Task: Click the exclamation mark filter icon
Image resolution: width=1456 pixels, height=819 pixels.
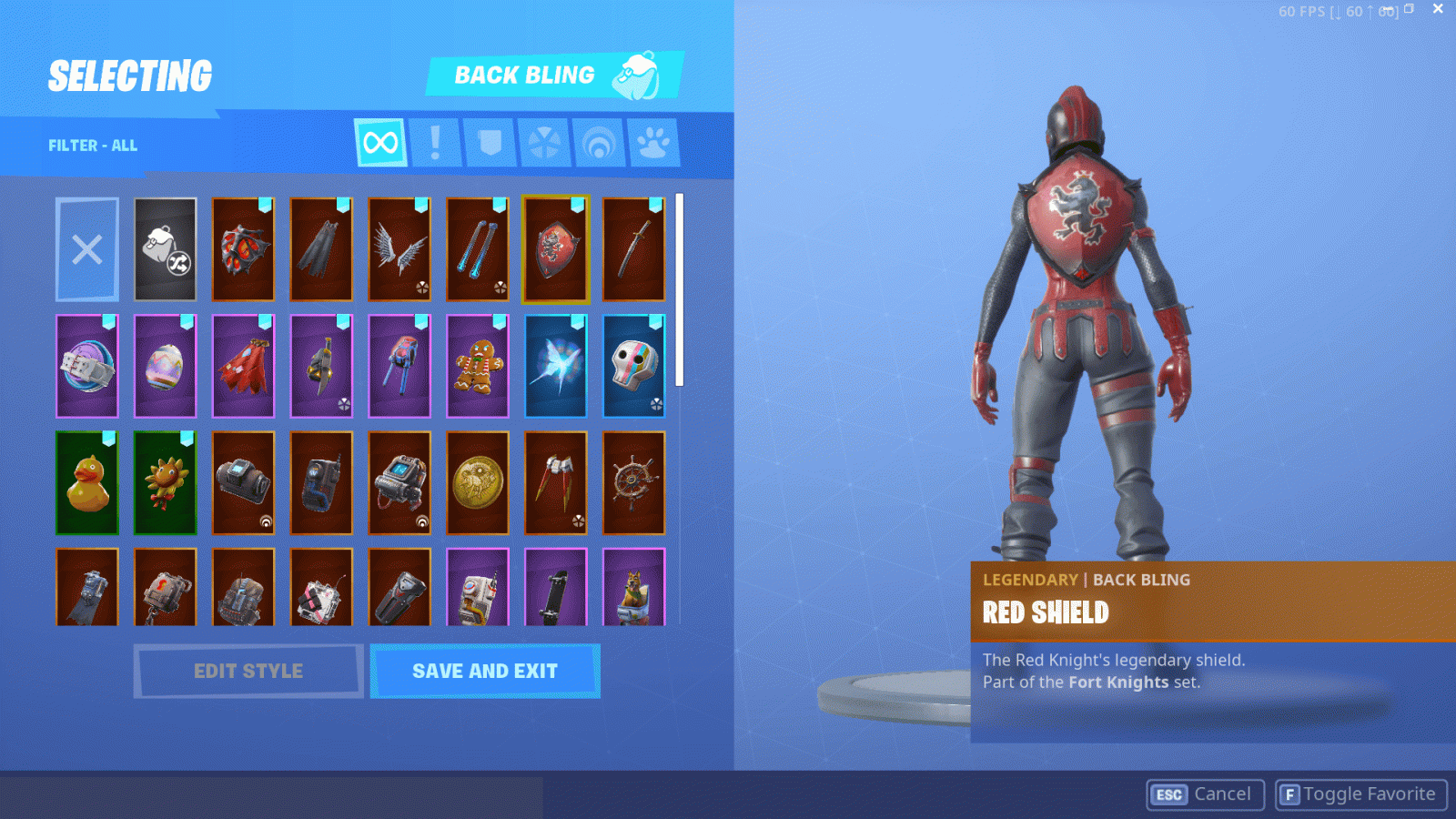Action: pos(435,142)
